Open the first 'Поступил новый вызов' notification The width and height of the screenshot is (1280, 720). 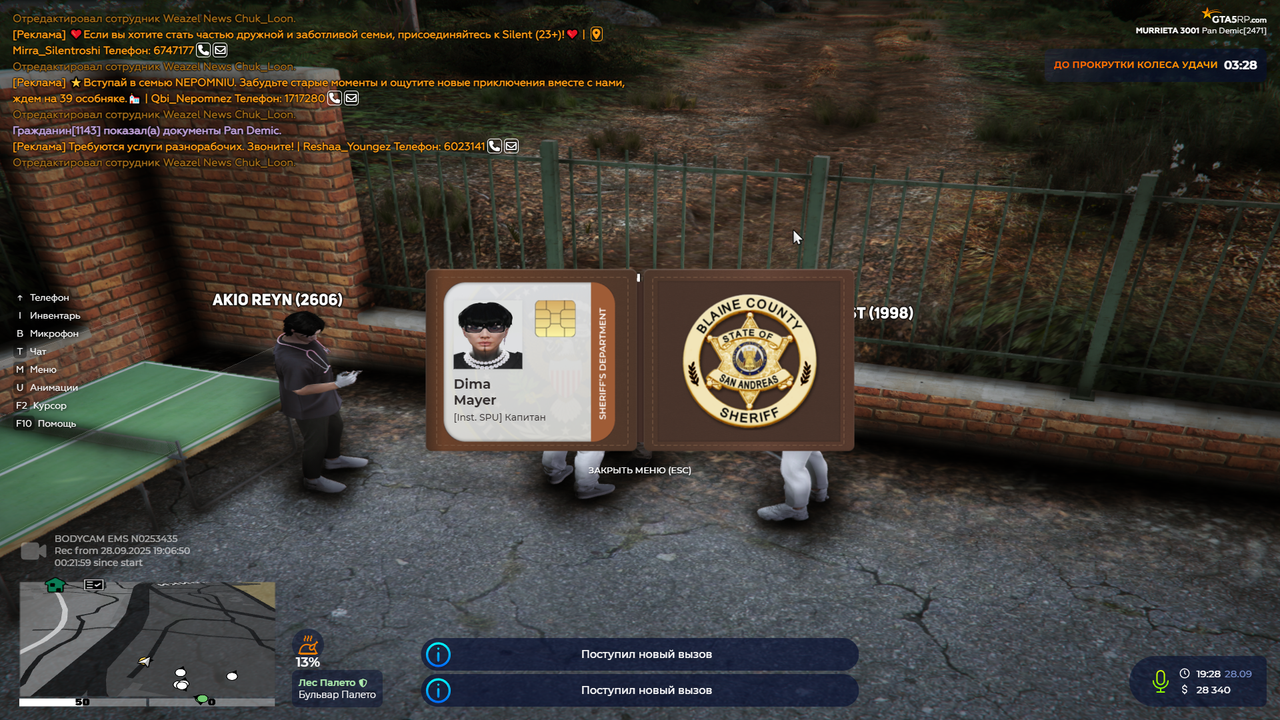point(640,654)
